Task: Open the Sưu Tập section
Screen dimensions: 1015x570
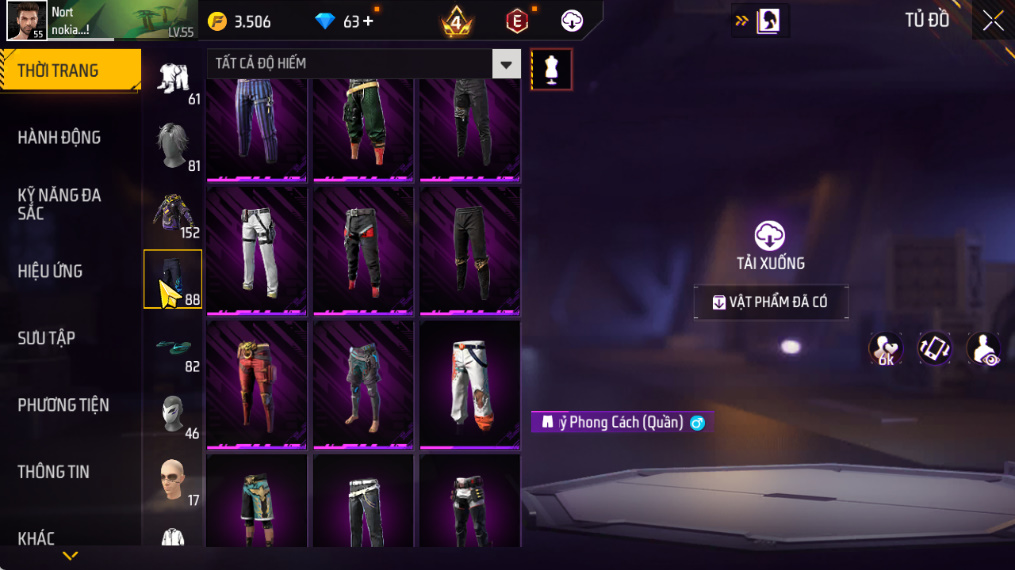Action: click(47, 338)
